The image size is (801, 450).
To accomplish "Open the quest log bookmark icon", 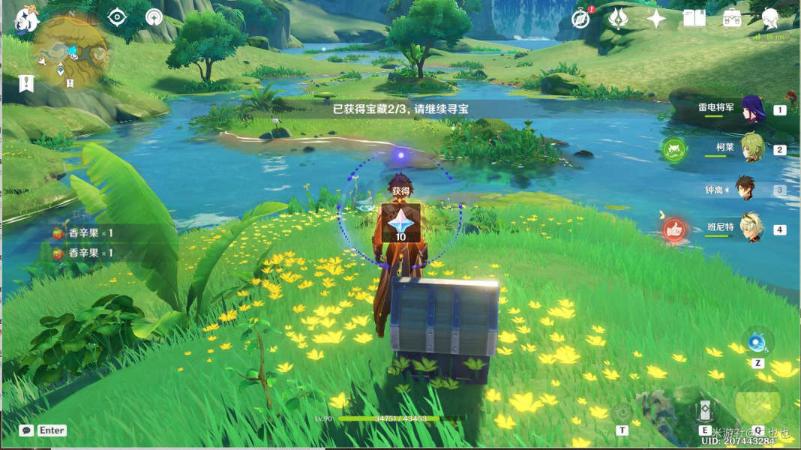I will tap(26, 84).
